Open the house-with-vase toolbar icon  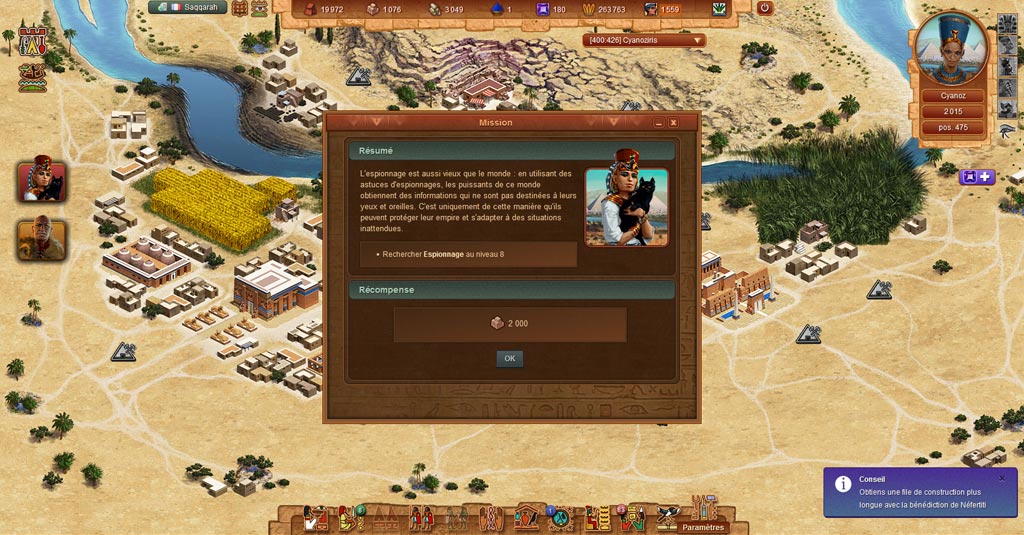pos(526,517)
